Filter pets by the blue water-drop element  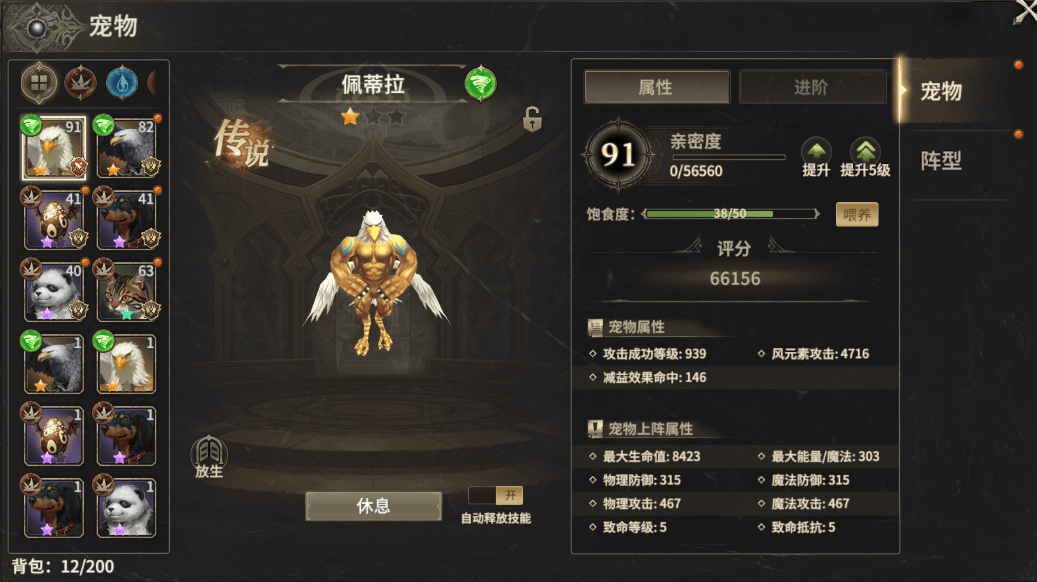121,83
